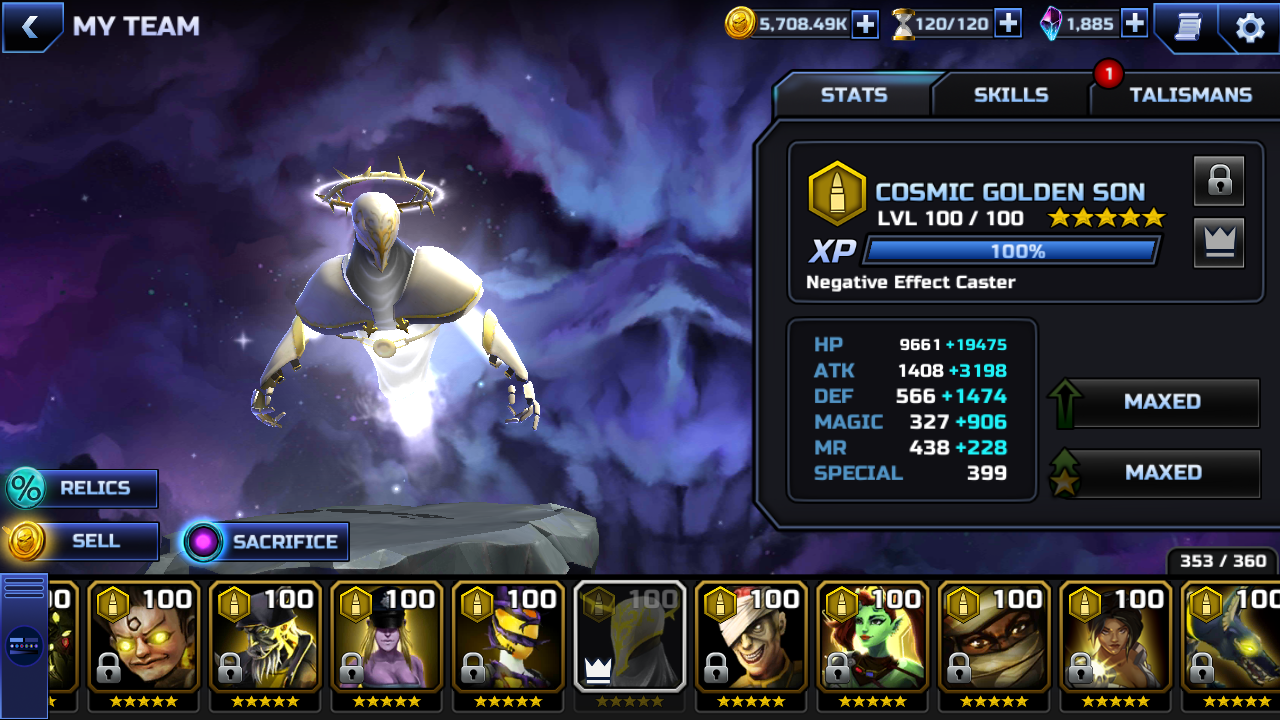Select the purple-skinned police cap character

click(387, 640)
